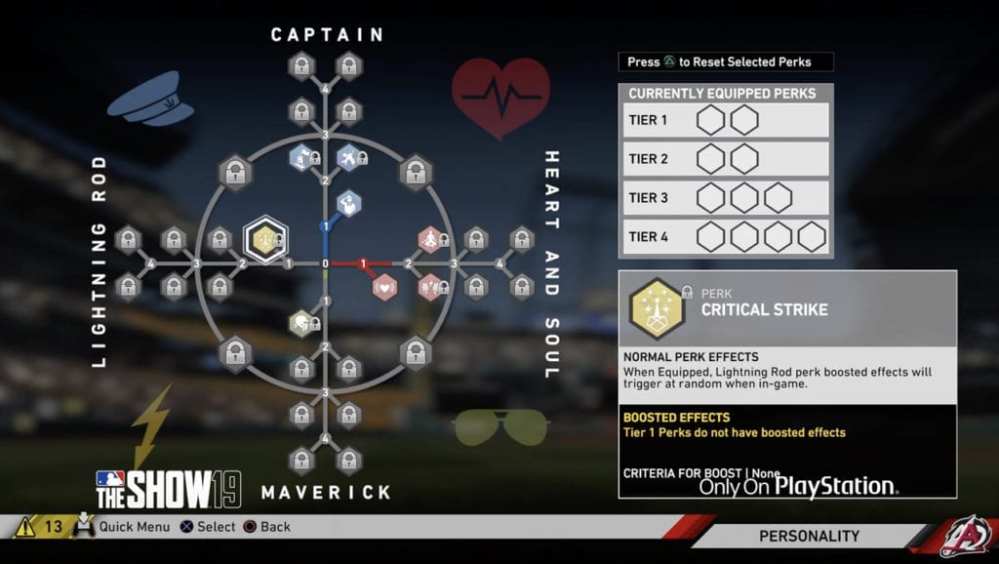The height and width of the screenshot is (564, 999).
Task: Click the Captain hat emblem
Action: click(x=150, y=99)
